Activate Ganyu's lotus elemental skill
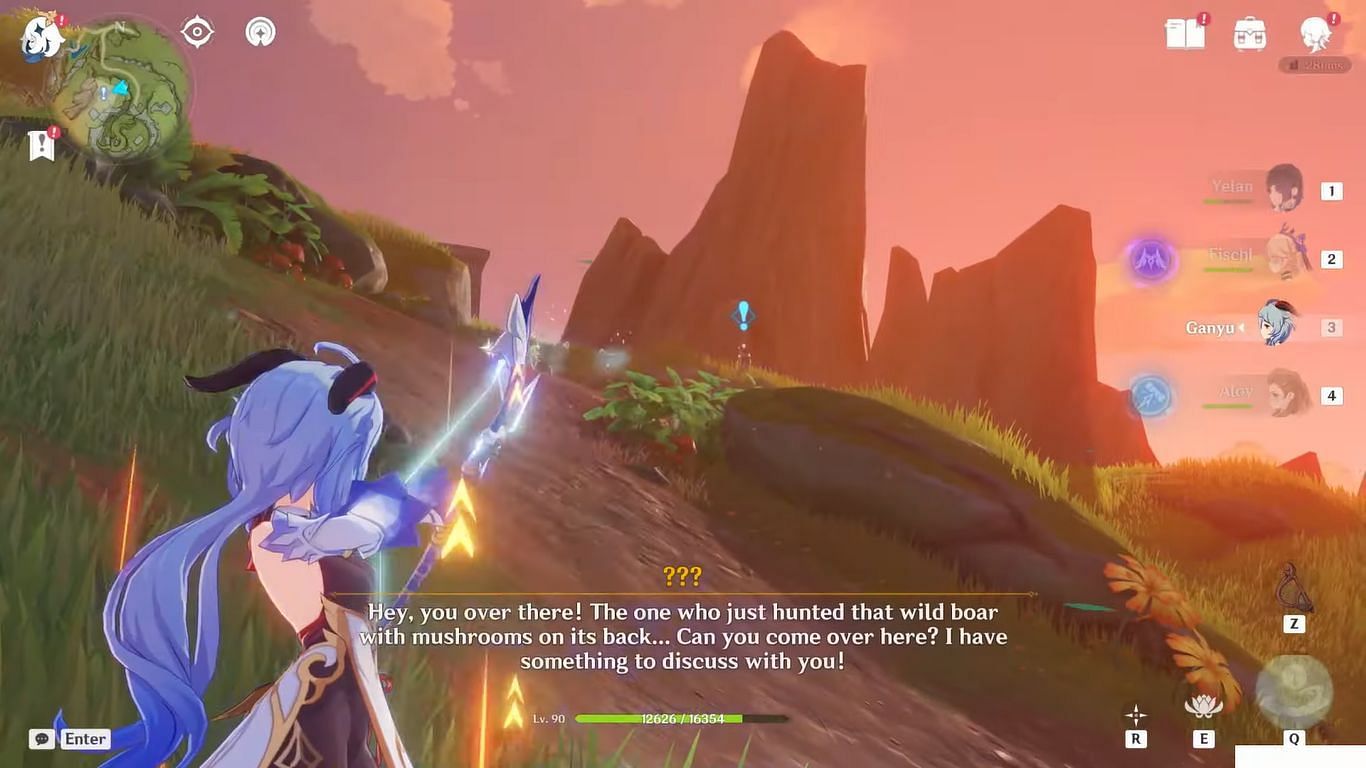1366x768 pixels. [1203, 706]
